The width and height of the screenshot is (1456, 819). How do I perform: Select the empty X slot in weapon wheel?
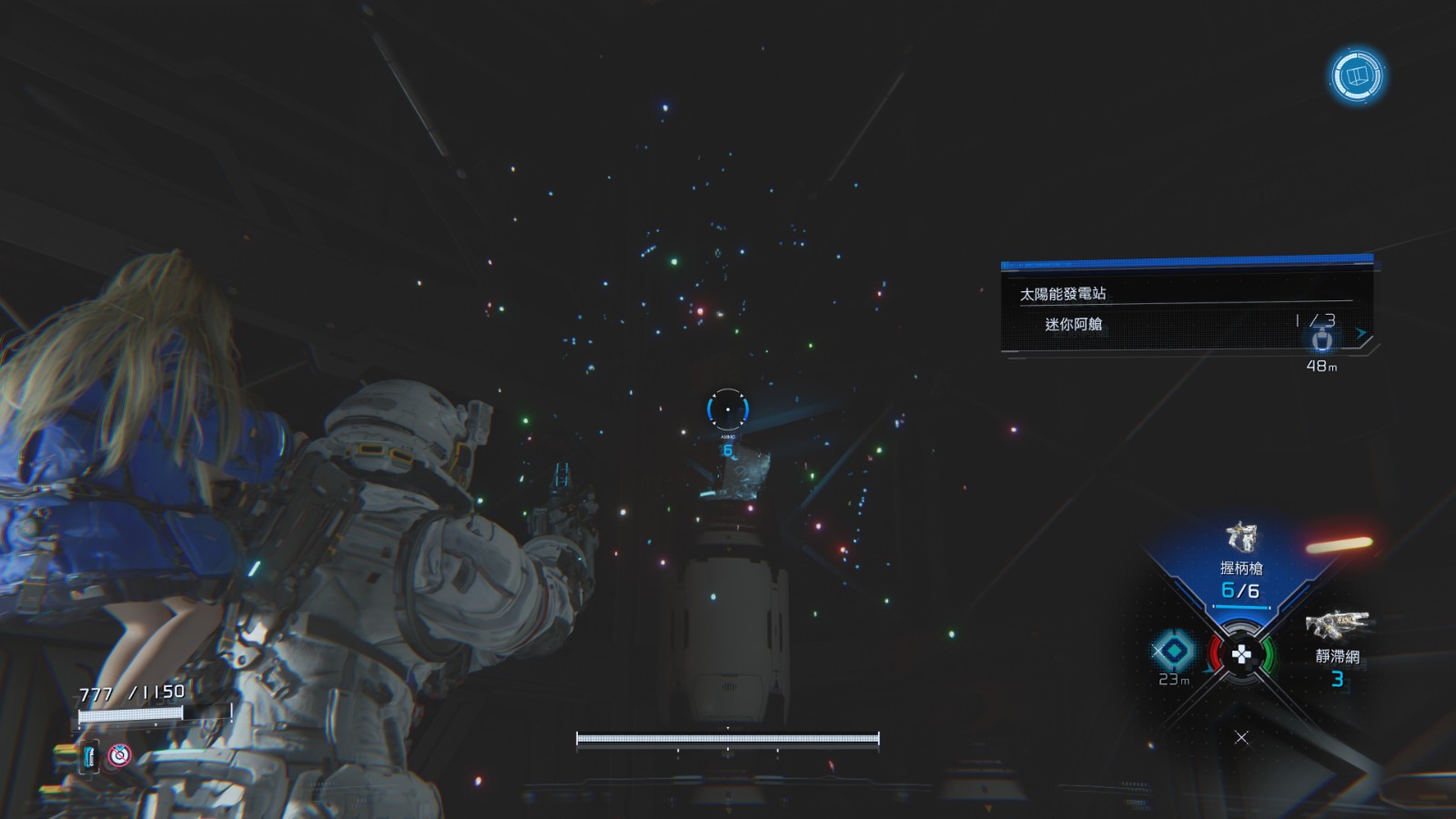[1241, 737]
